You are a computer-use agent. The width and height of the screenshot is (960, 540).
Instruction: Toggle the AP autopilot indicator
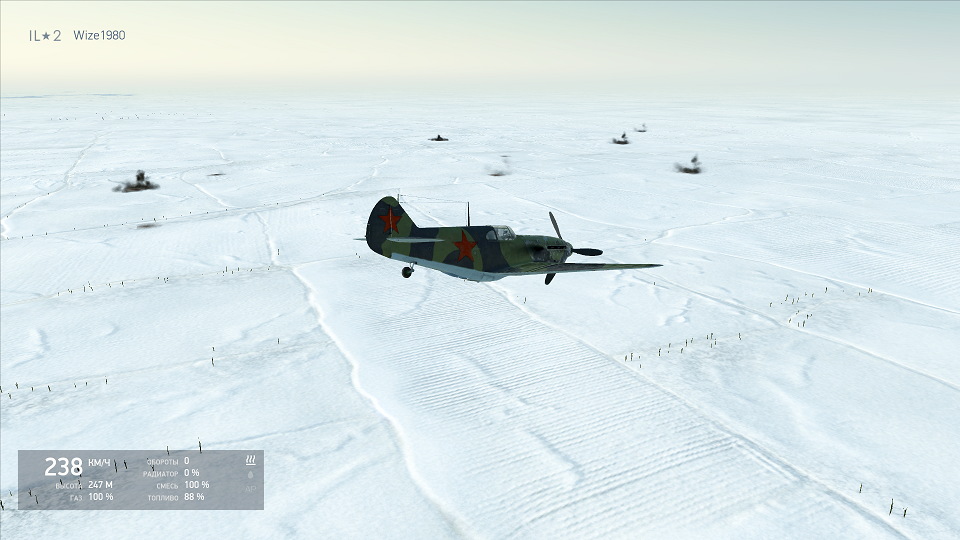[250, 489]
